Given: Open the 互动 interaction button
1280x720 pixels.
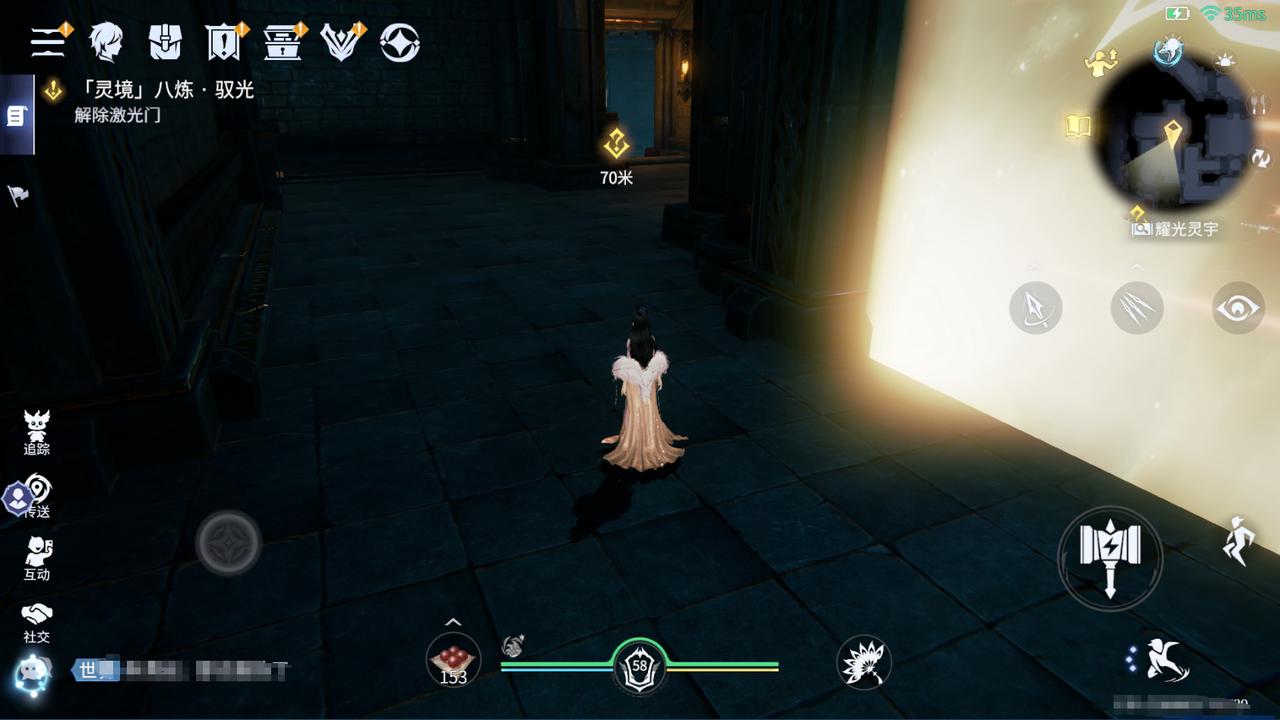Looking at the screenshot, I should pos(37,558).
